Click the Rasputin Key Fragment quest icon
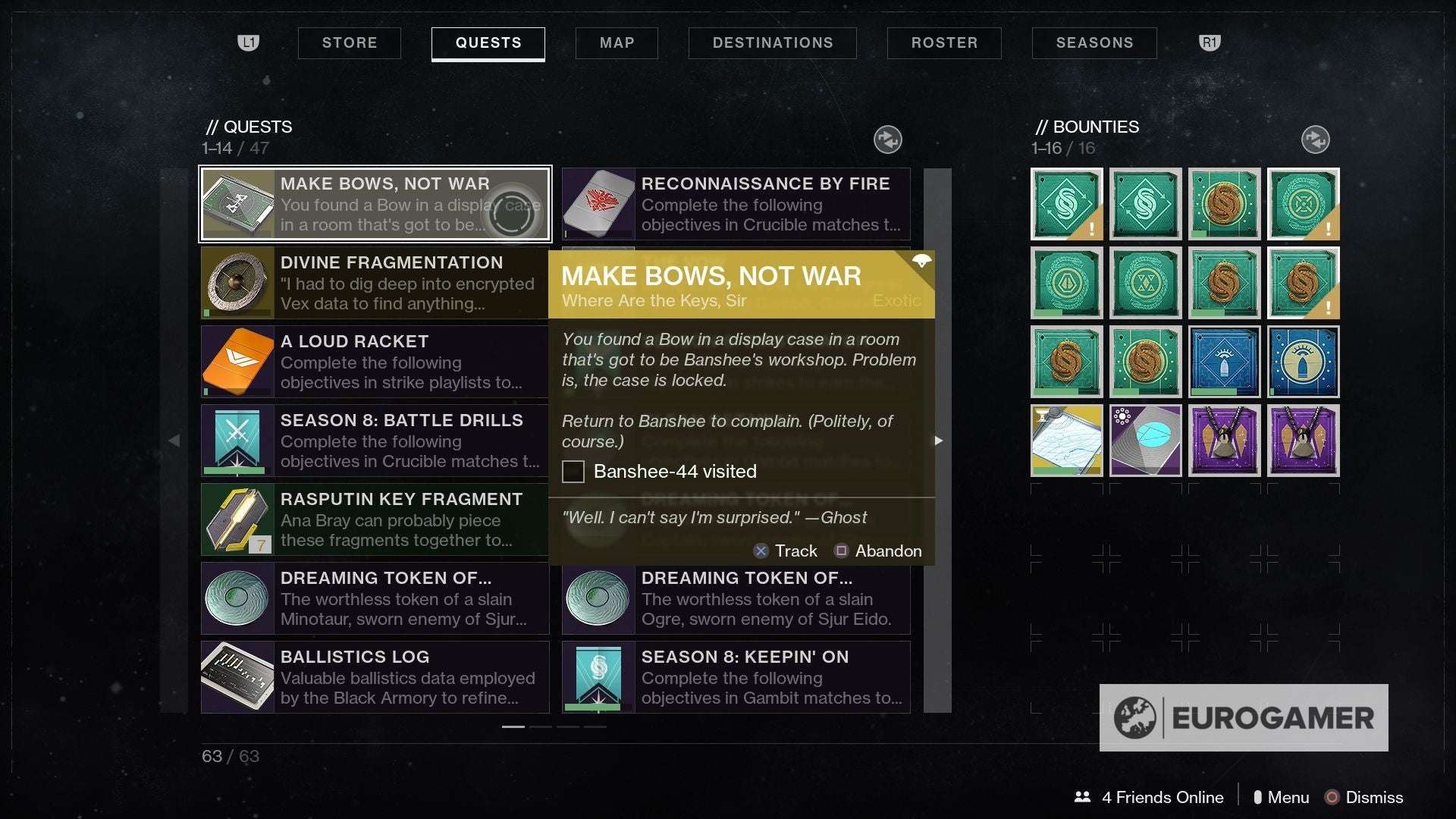1456x819 pixels. 237,519
